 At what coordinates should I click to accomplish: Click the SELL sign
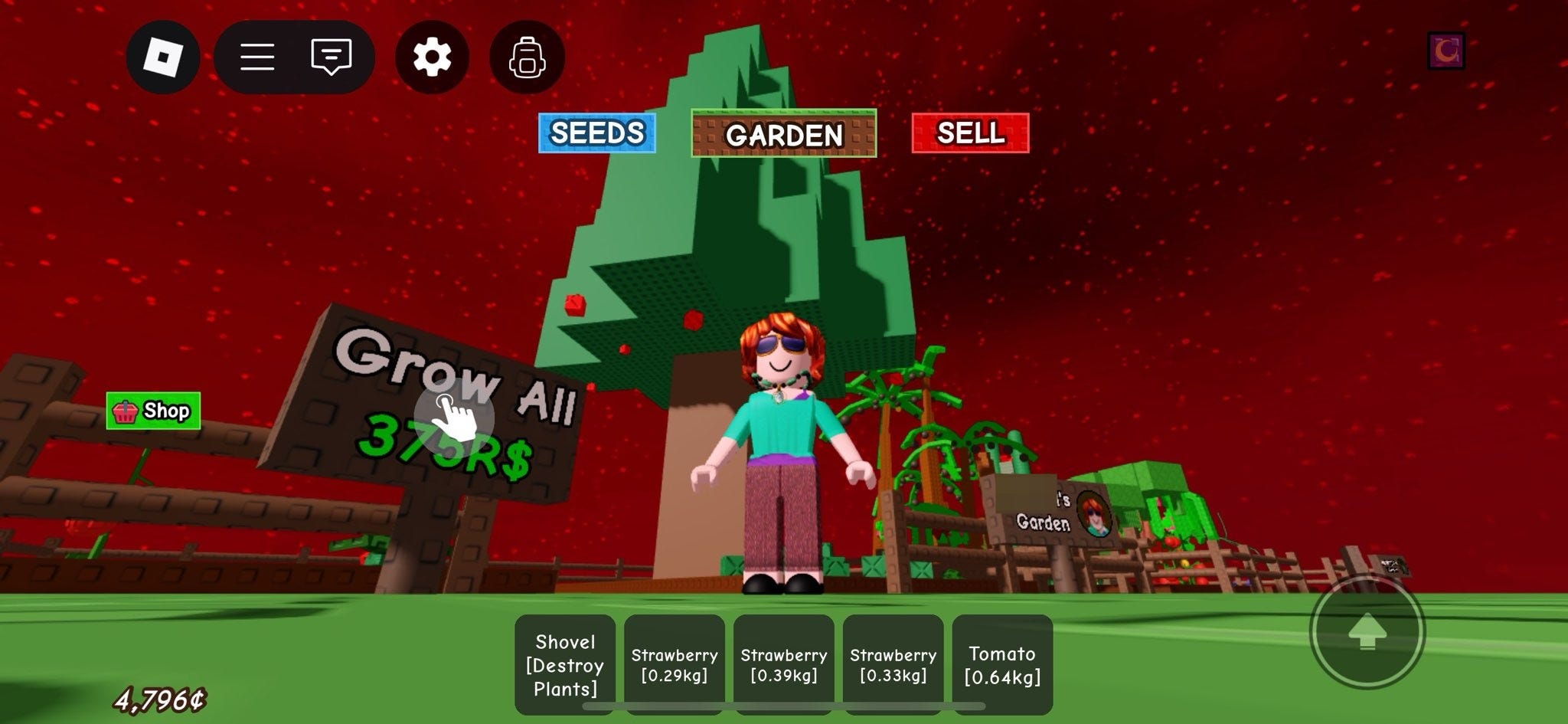click(969, 132)
